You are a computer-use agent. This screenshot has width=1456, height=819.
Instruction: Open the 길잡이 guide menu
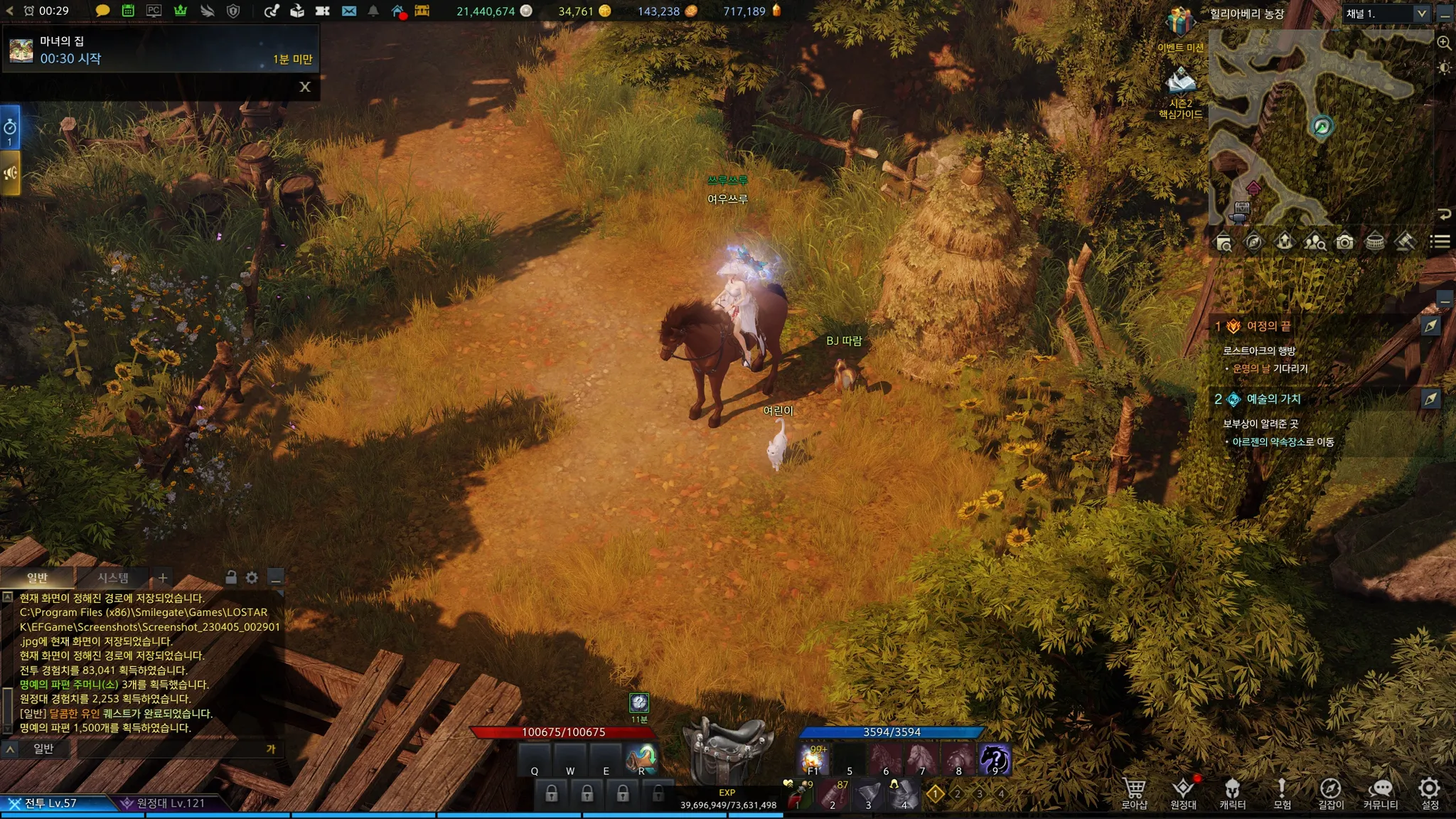pos(1330,792)
